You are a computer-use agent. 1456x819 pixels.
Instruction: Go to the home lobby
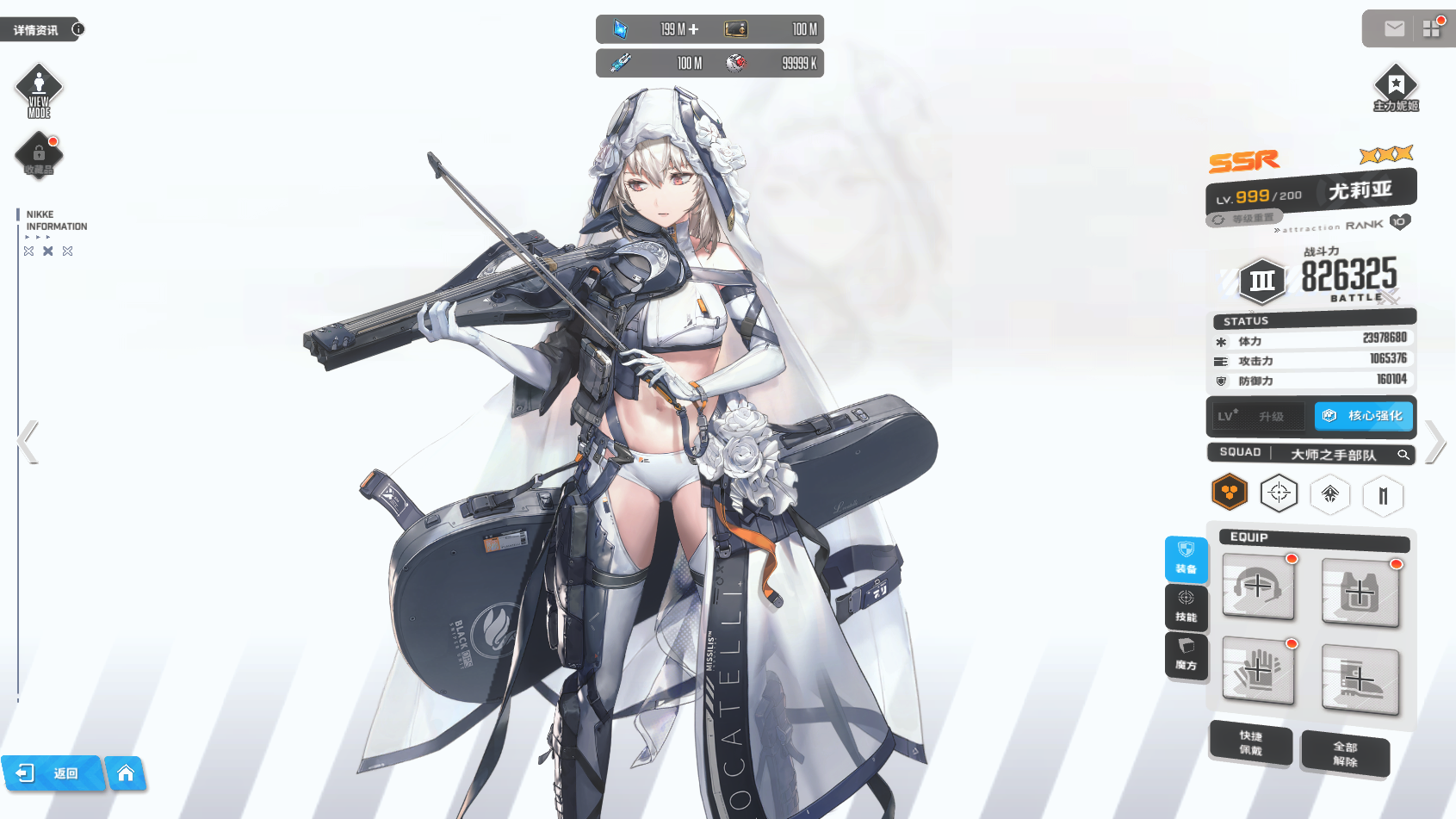tap(126, 773)
